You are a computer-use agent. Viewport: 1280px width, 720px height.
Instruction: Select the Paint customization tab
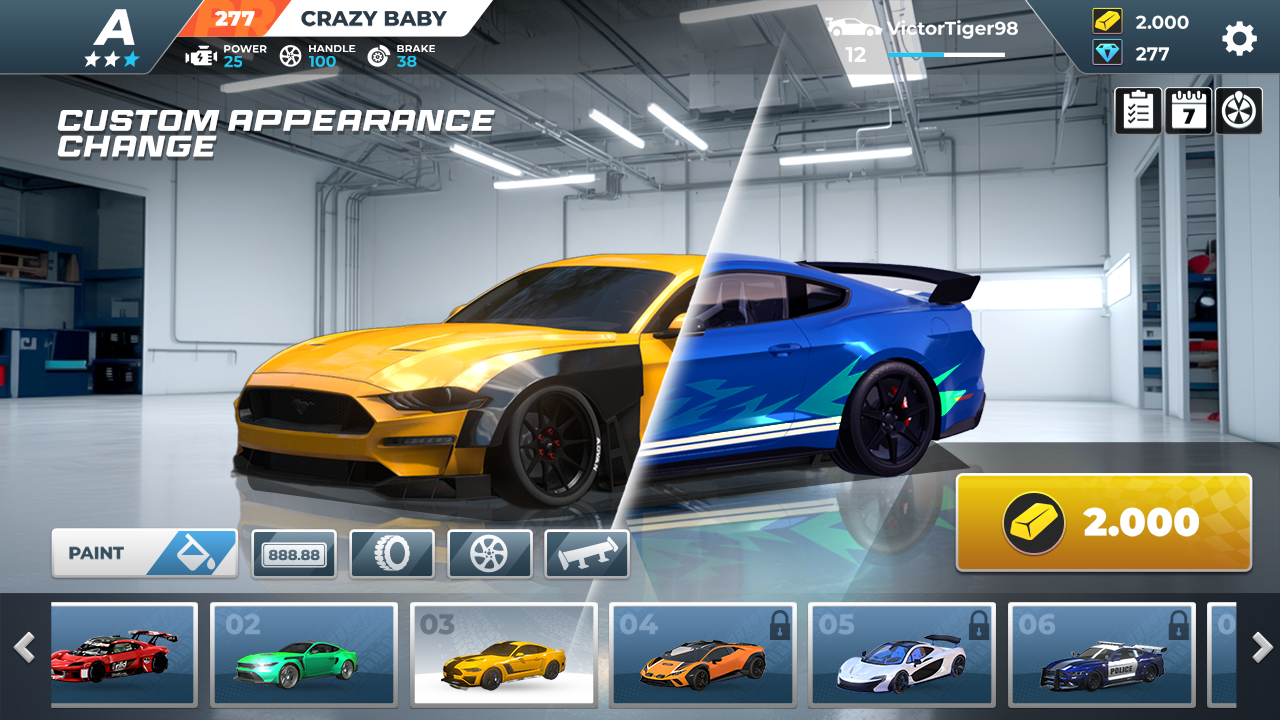[x=145, y=553]
